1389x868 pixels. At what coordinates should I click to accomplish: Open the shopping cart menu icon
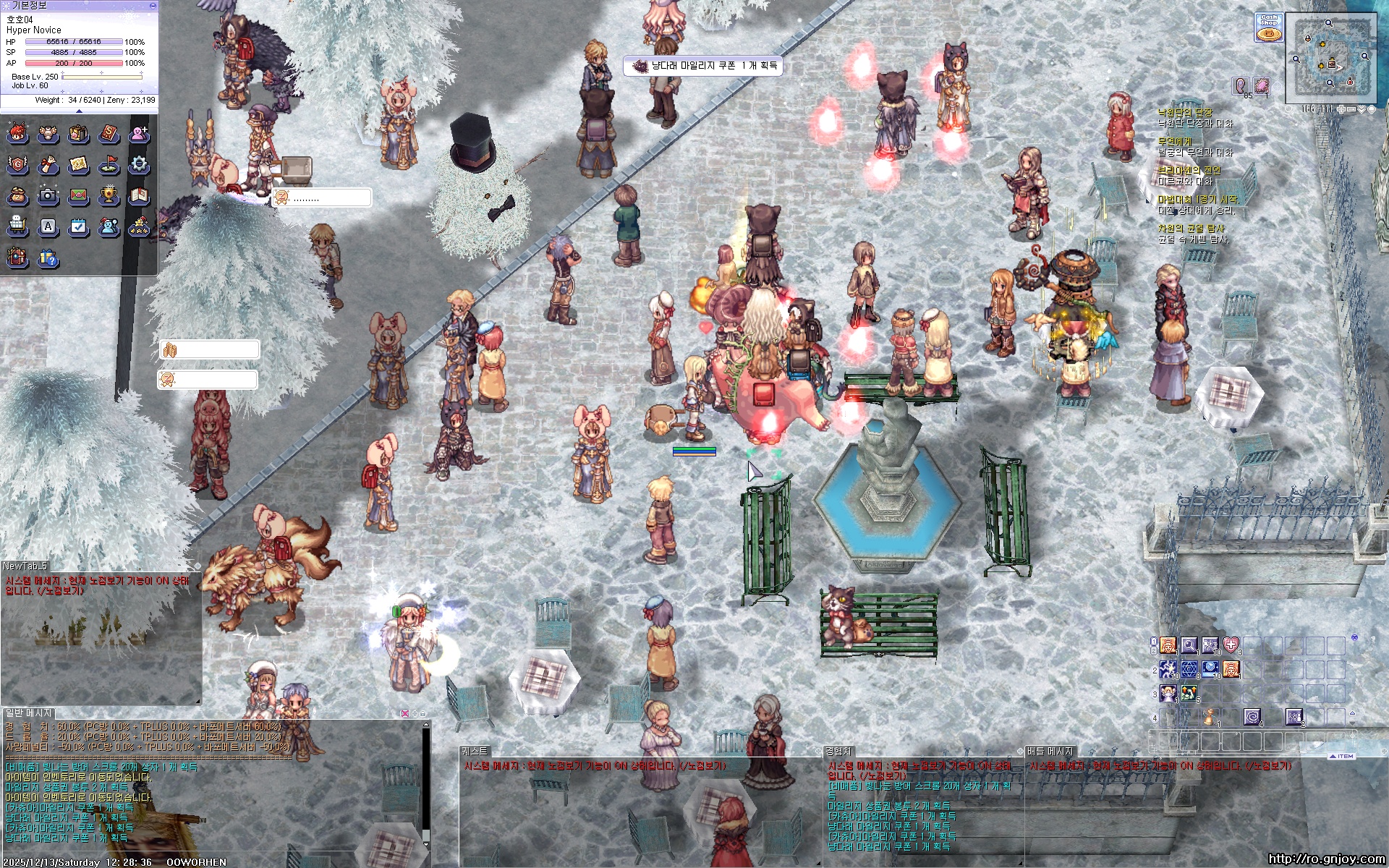(17, 227)
